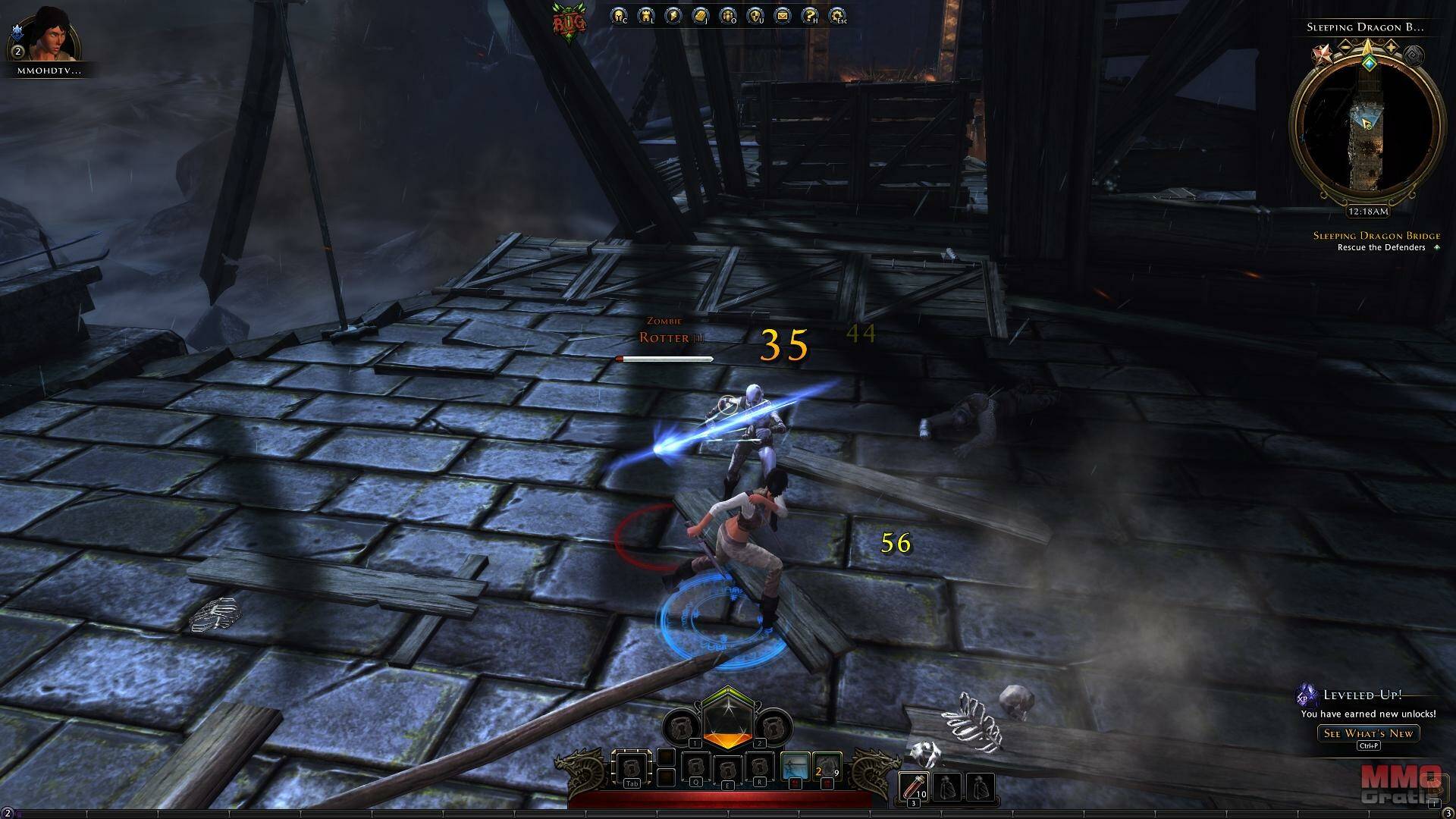This screenshot has height=819, width=1456.
Task: Open the character sheet helmet icon
Action: tap(619, 15)
